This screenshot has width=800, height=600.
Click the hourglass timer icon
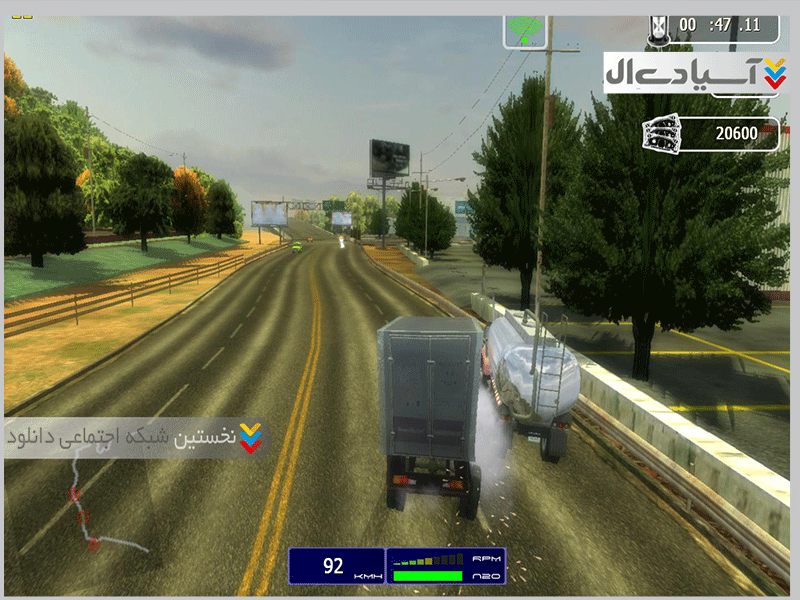[x=659, y=26]
